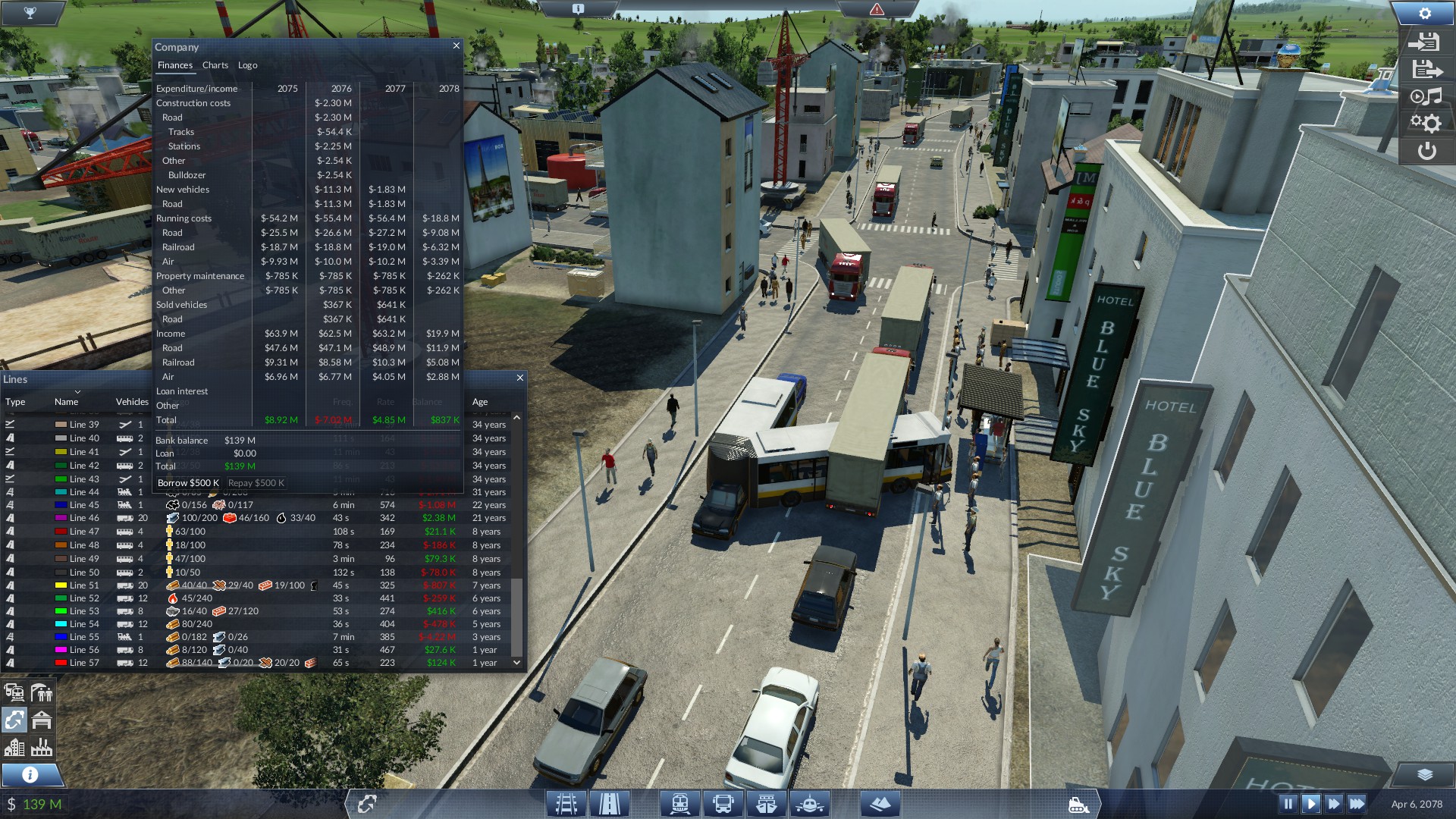Switch to the Charts tab
The width and height of the screenshot is (1456, 819).
(x=215, y=65)
